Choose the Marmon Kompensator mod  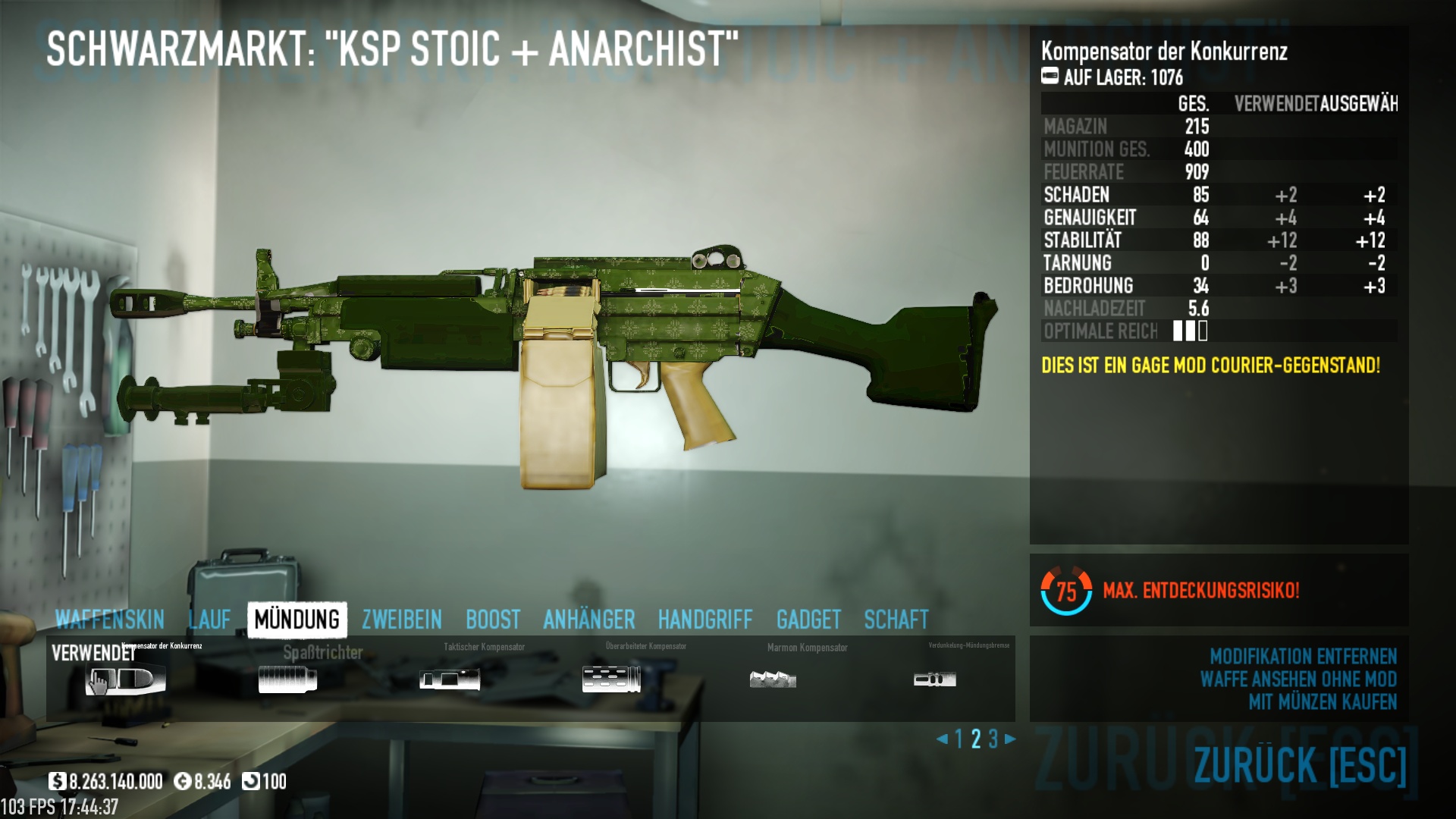click(x=773, y=679)
